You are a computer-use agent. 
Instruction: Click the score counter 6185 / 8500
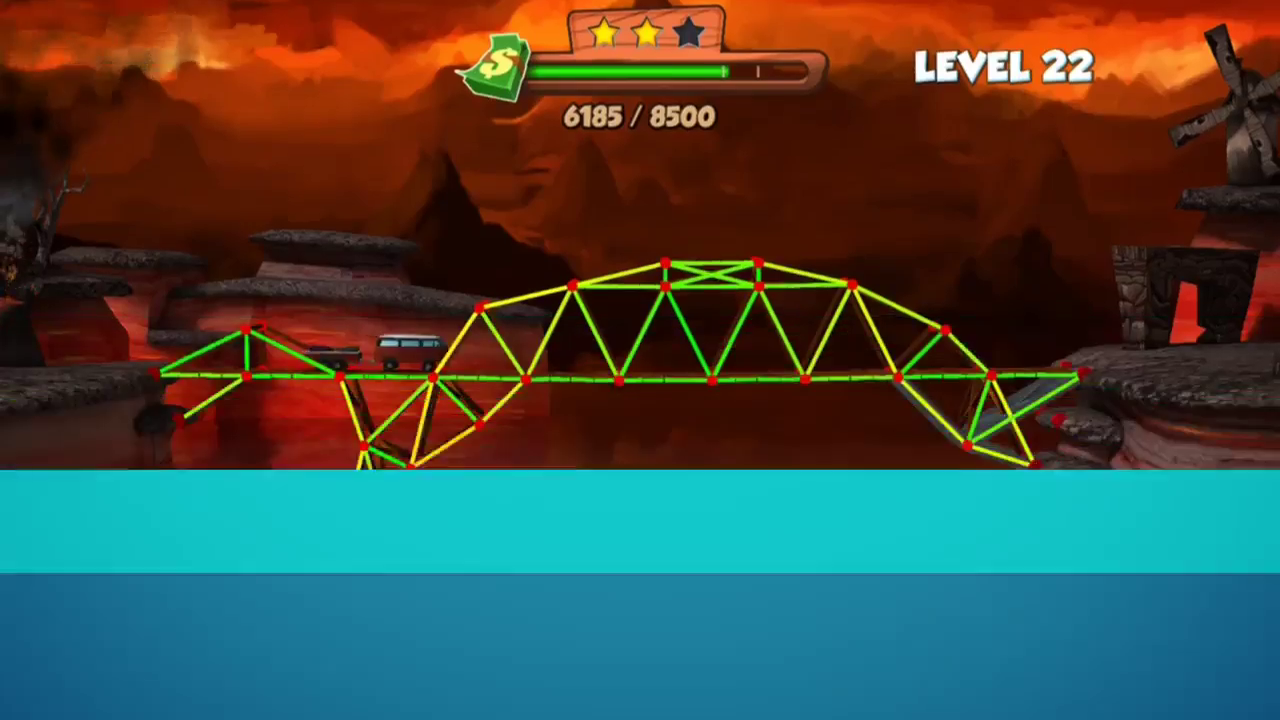point(639,117)
